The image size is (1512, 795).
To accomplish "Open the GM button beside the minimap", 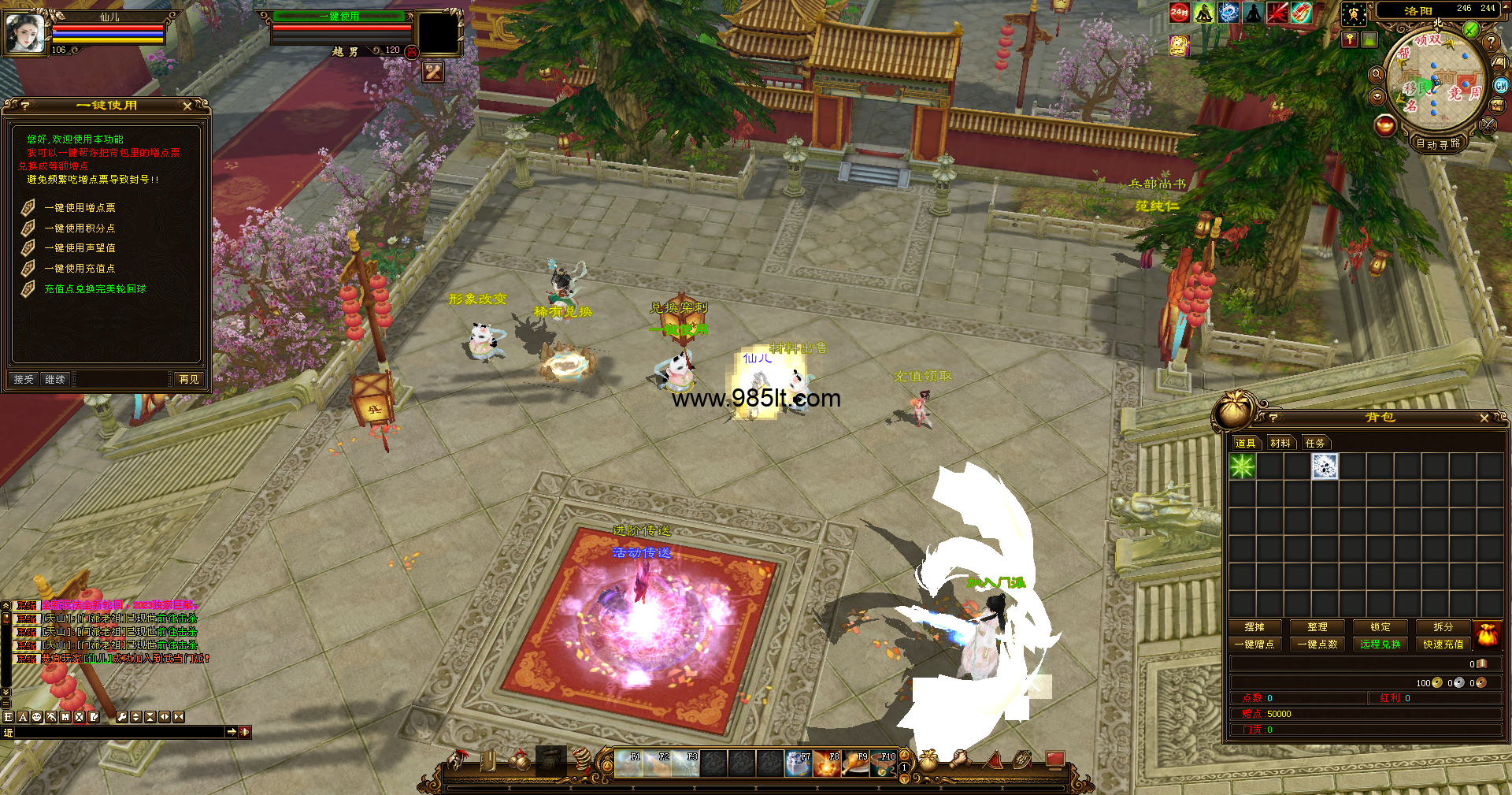I will coord(1501,86).
